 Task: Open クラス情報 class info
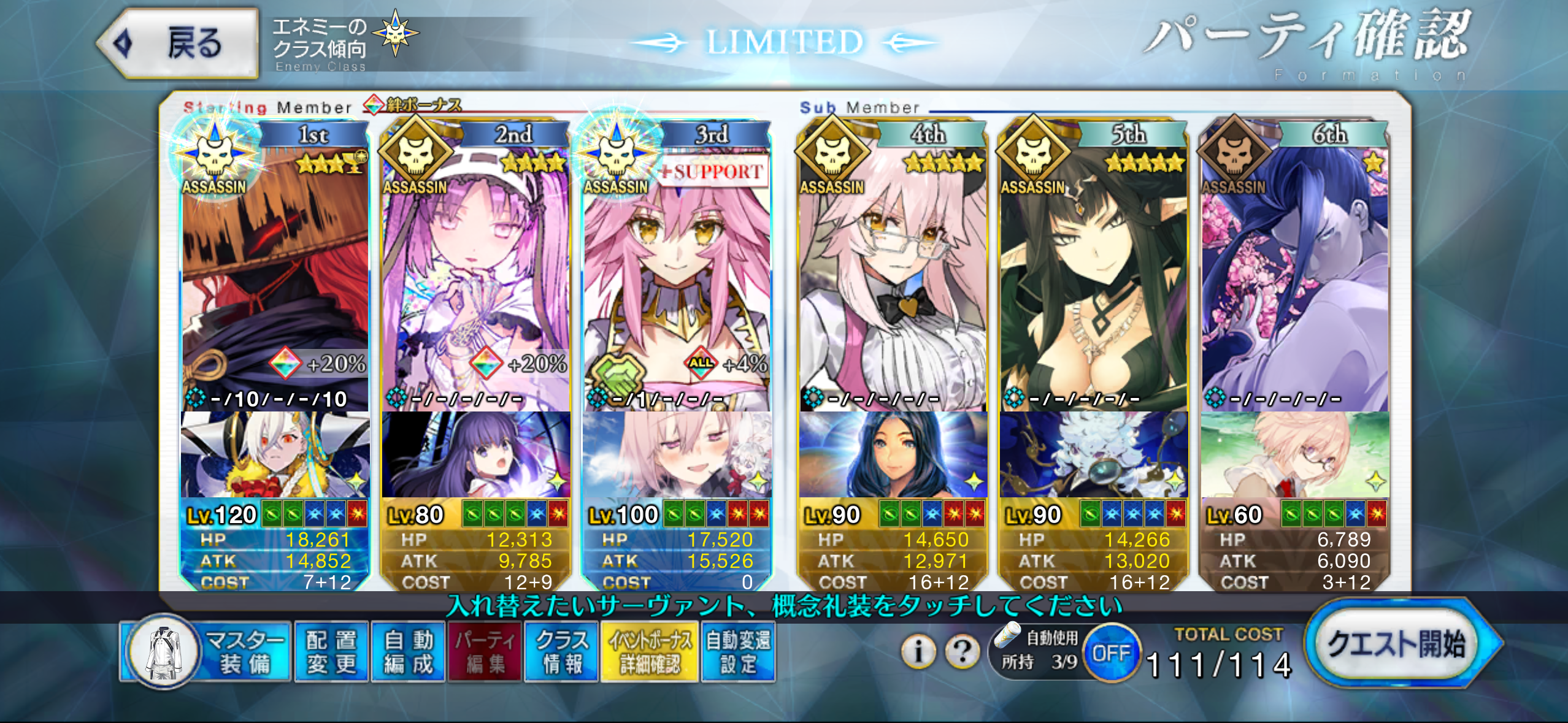(561, 652)
